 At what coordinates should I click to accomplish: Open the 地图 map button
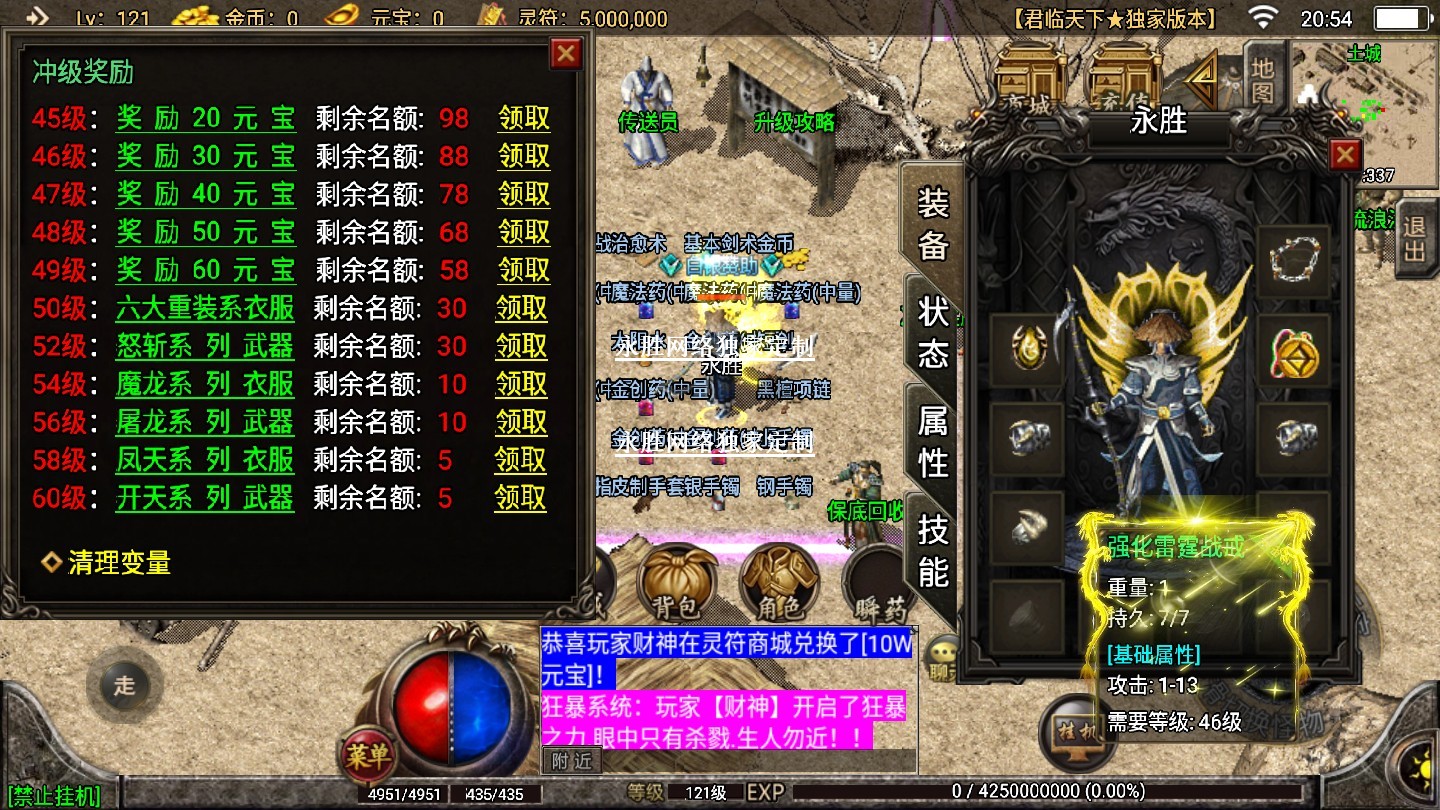(1263, 80)
